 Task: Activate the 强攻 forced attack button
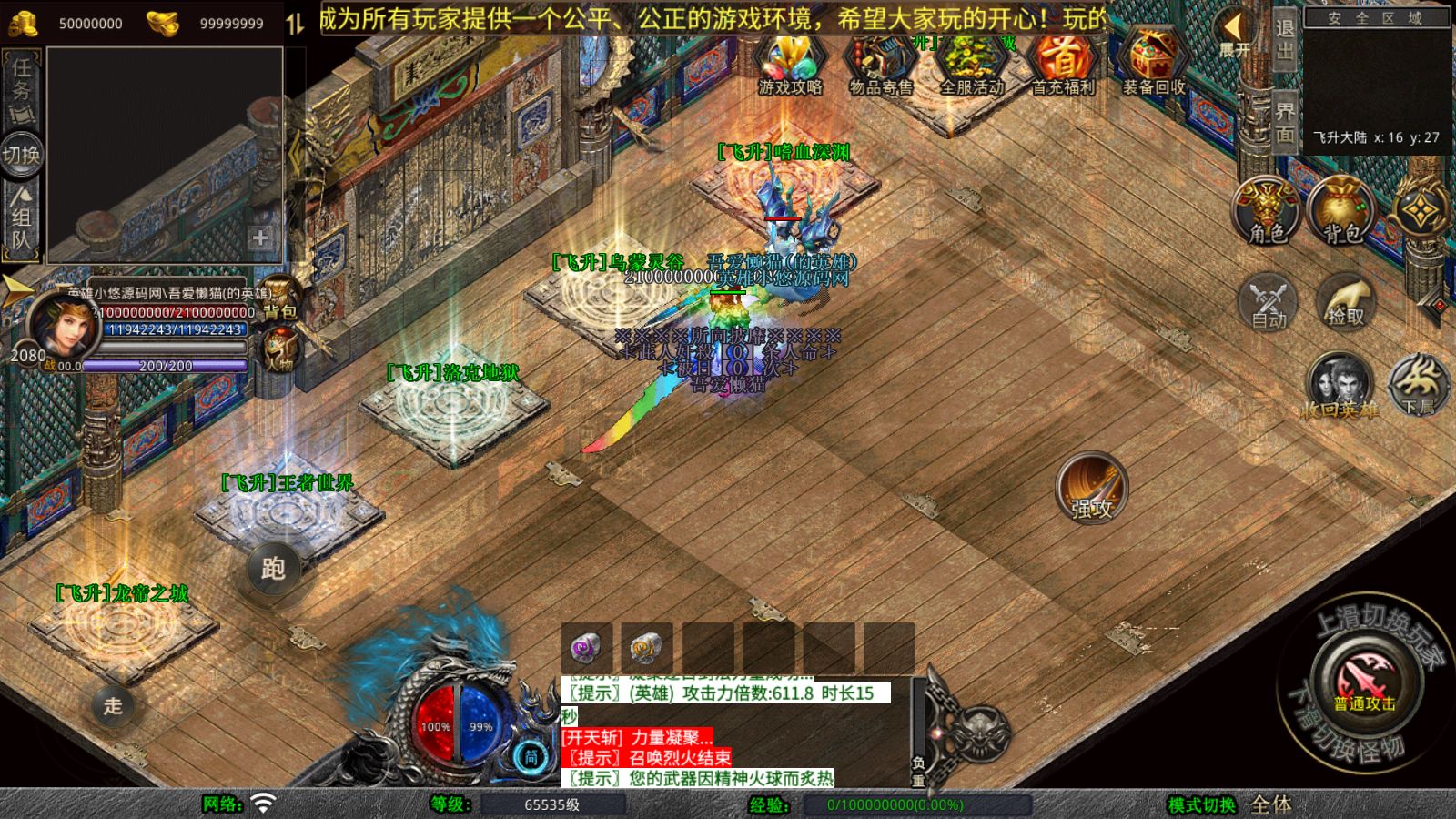coord(1092,489)
